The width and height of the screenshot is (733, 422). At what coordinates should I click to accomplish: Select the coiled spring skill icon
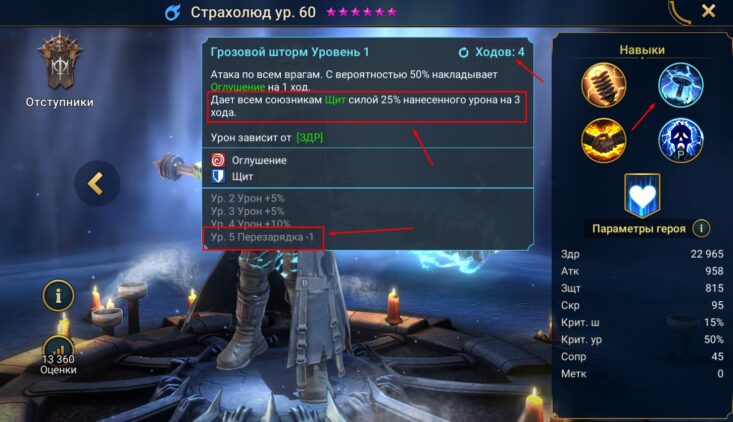(604, 84)
